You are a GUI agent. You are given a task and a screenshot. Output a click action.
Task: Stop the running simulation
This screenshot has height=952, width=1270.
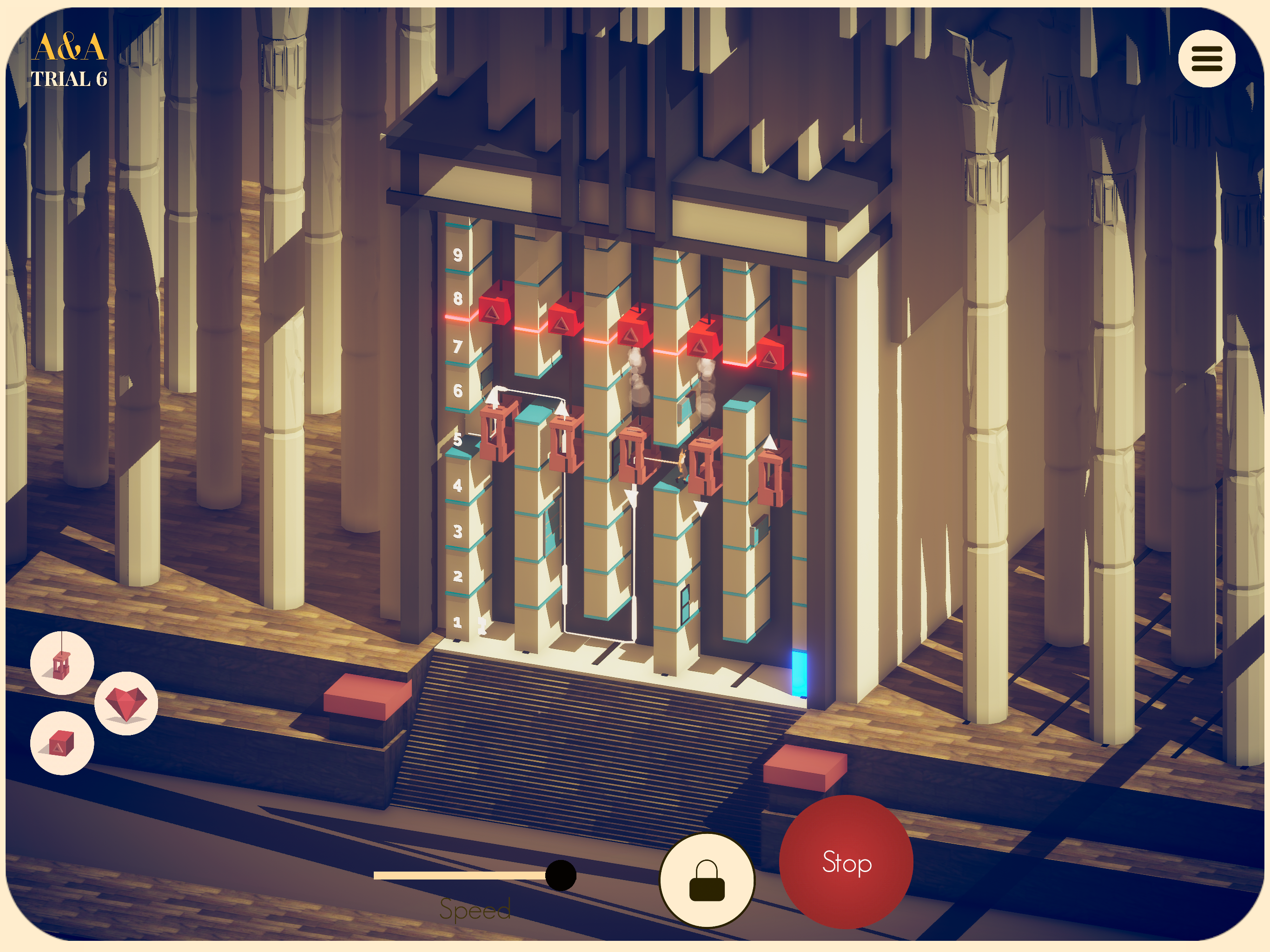(846, 862)
